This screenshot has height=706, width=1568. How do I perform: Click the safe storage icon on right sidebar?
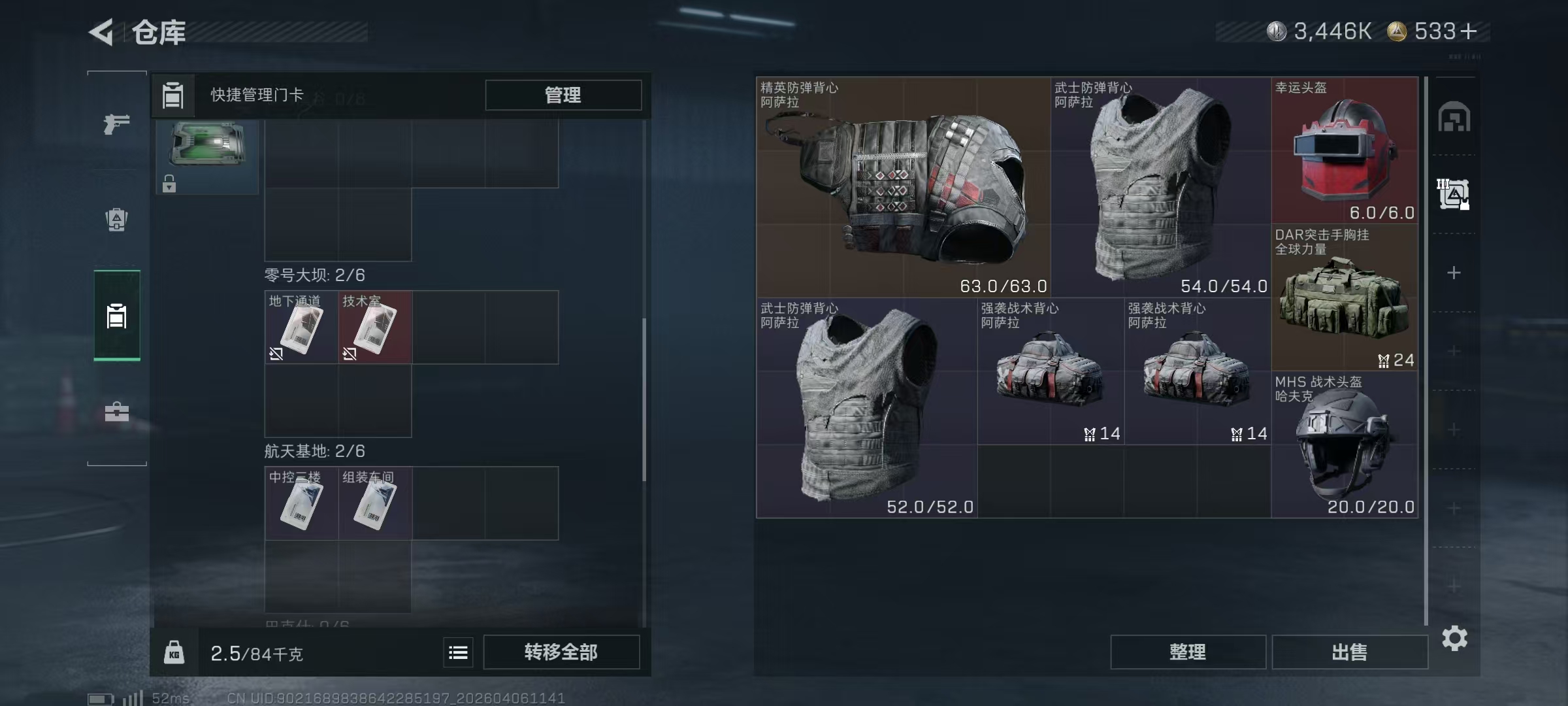click(x=1454, y=117)
